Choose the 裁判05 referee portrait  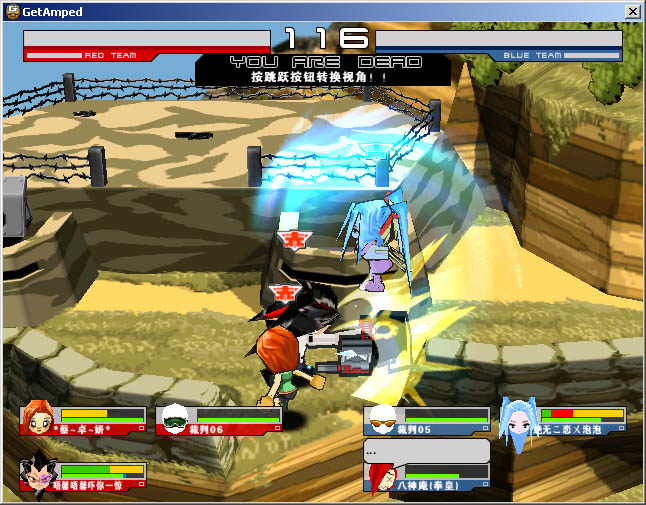[x=383, y=418]
